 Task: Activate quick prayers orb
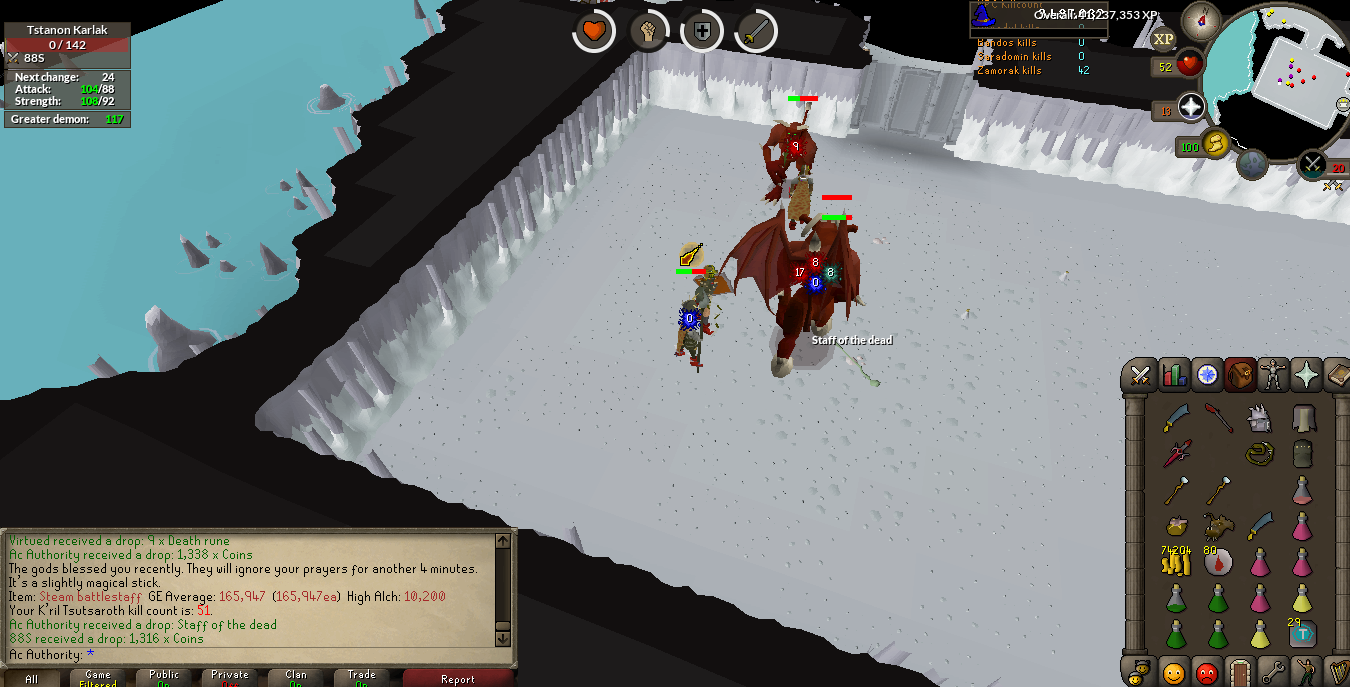click(1192, 107)
